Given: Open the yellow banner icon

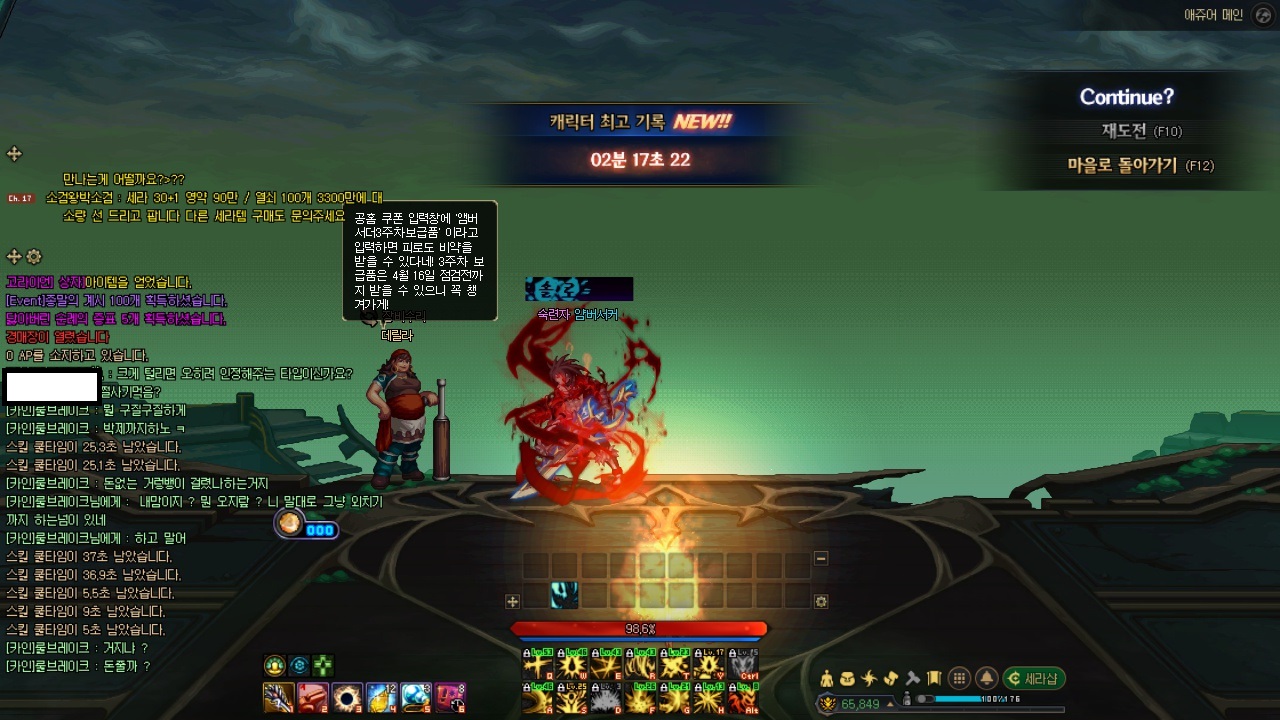Looking at the screenshot, I should [x=933, y=678].
